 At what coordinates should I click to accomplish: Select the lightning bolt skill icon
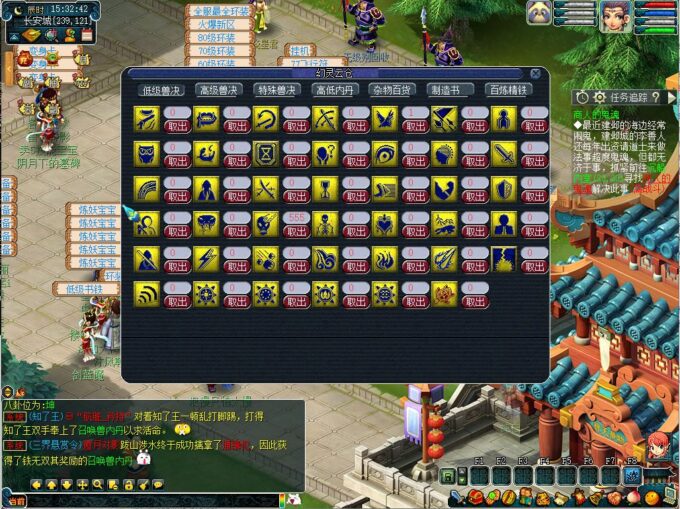coord(206,258)
